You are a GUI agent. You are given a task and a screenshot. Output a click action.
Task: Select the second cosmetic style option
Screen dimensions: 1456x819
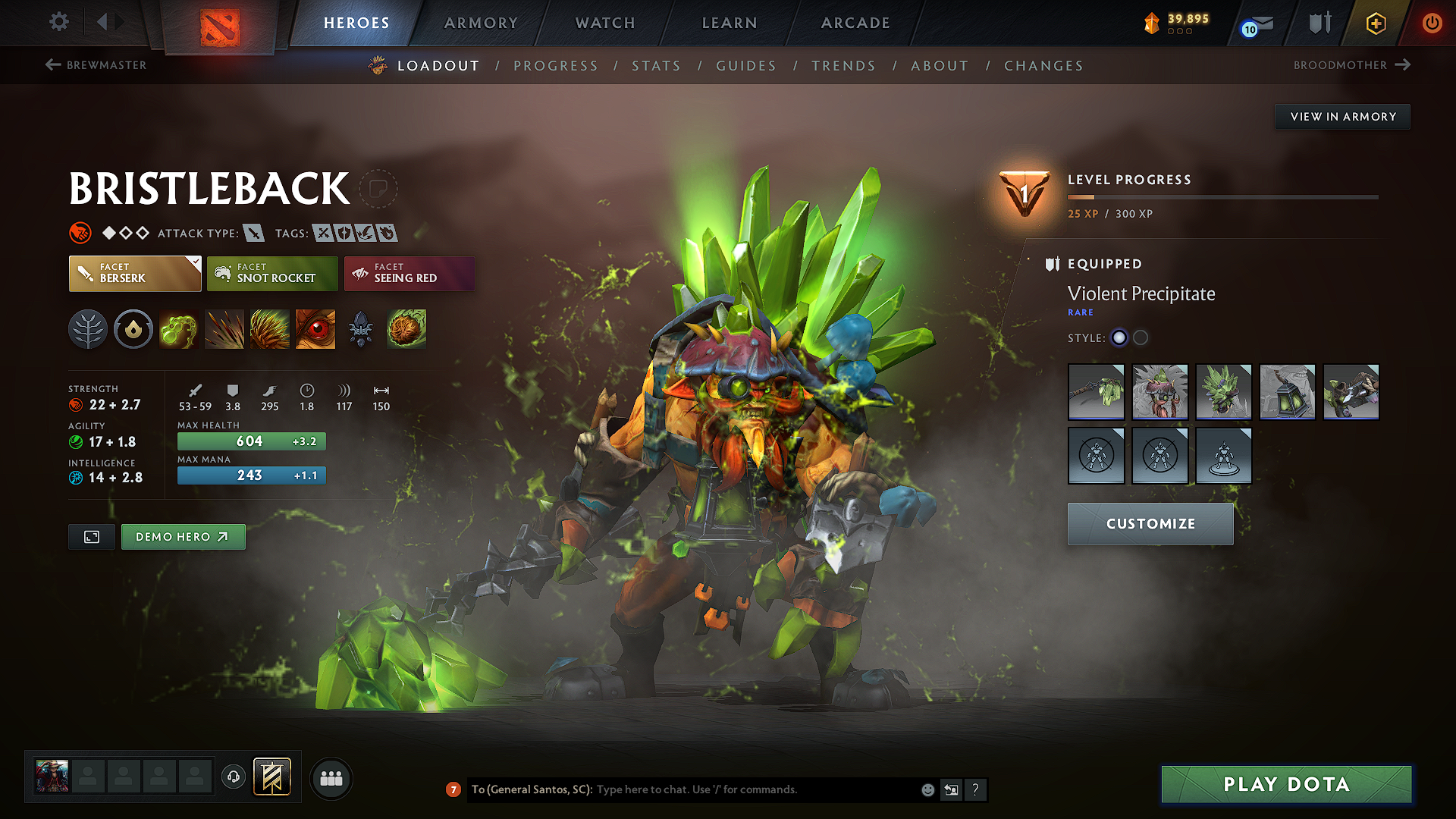(x=1141, y=337)
